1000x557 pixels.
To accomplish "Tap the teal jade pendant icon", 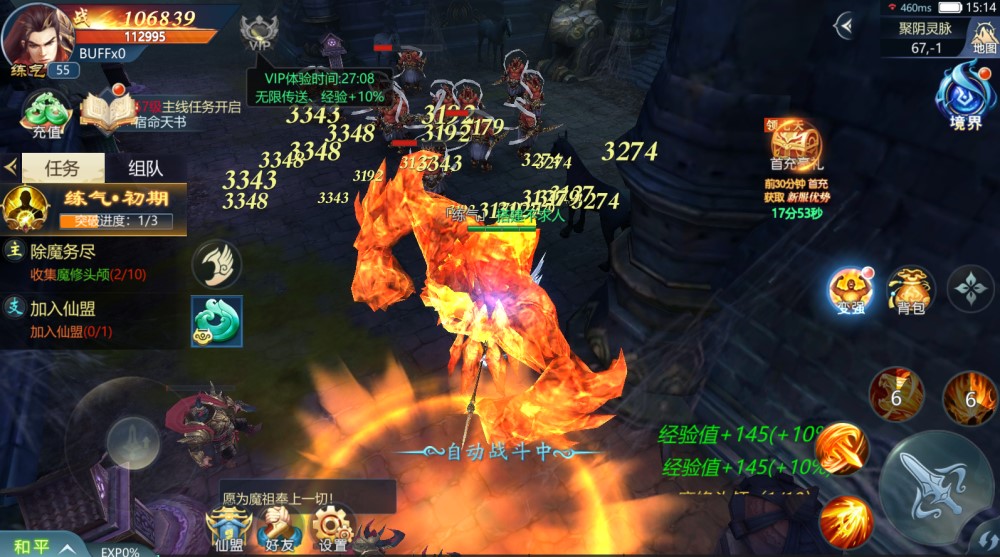I will 217,321.
